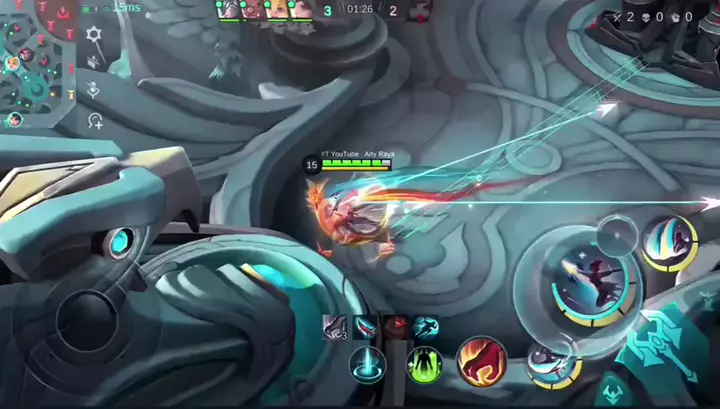Open the gear settings icon
The width and height of the screenshot is (720, 409).
click(94, 35)
